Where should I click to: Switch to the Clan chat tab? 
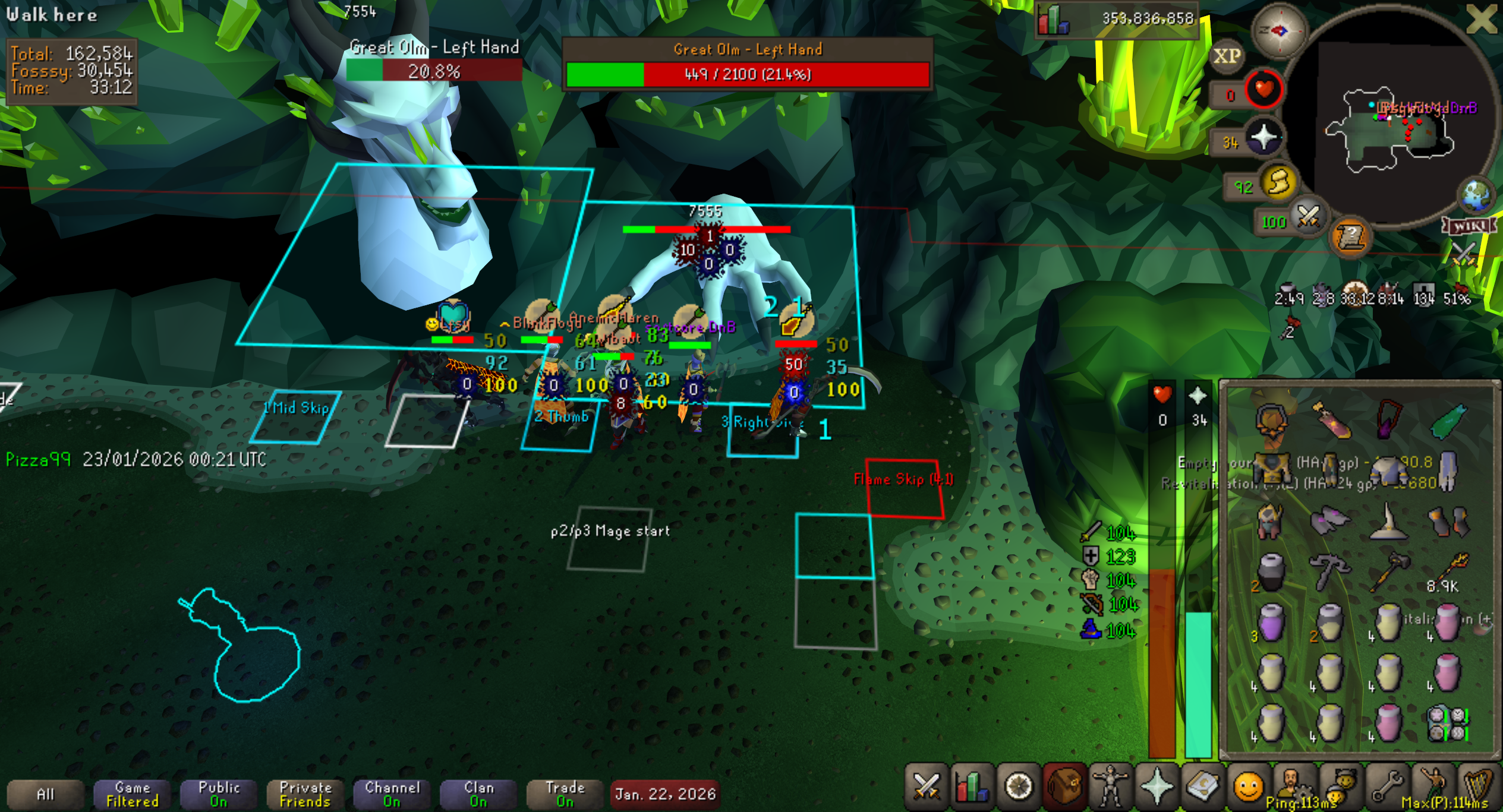click(478, 794)
